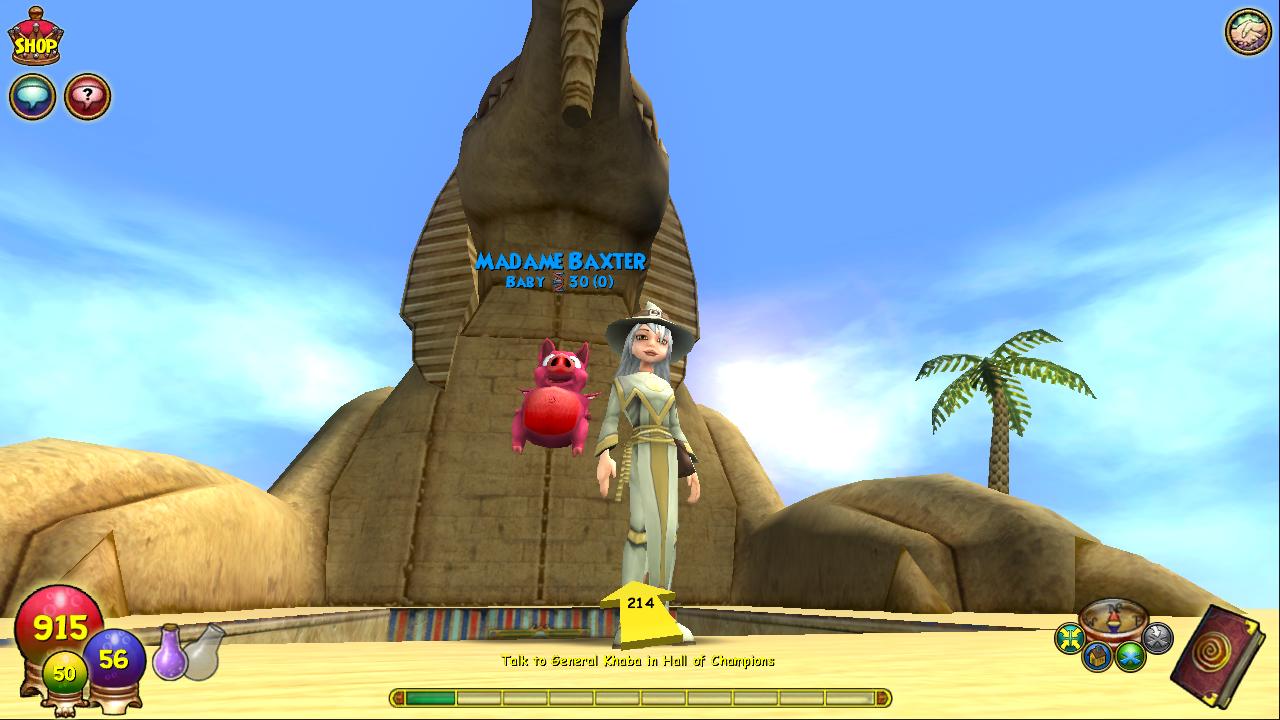Image resolution: width=1280 pixels, height=720 pixels.
Task: Open the friends list handshake icon
Action: (1247, 32)
